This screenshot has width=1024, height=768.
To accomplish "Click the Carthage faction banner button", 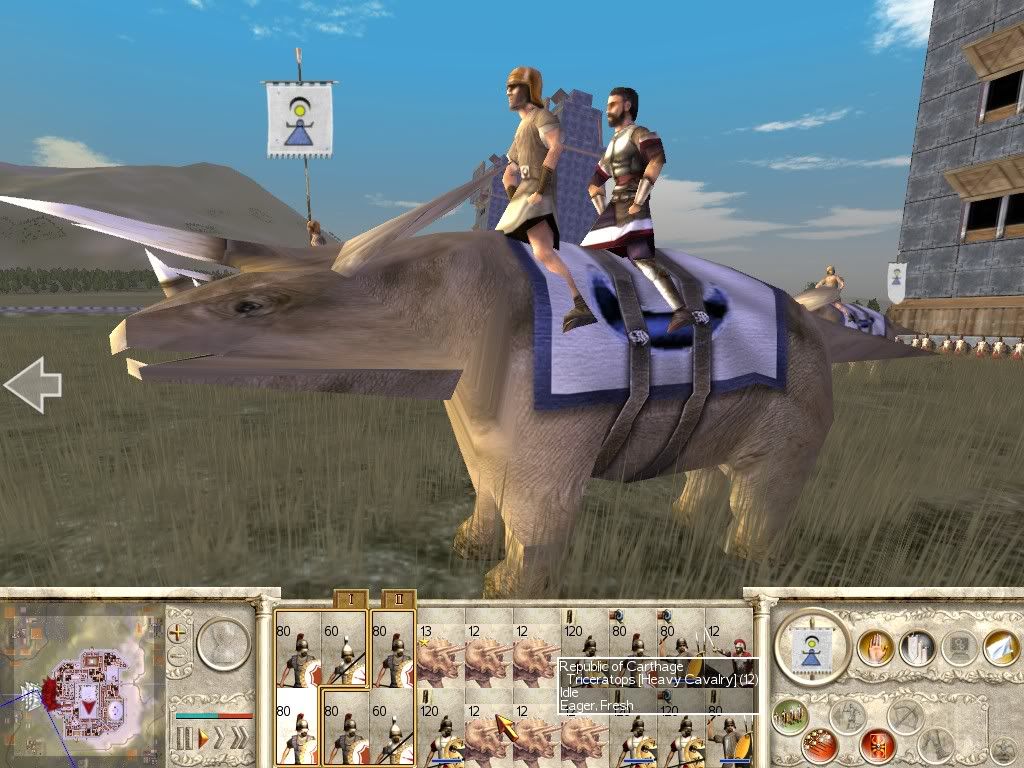I will click(812, 647).
